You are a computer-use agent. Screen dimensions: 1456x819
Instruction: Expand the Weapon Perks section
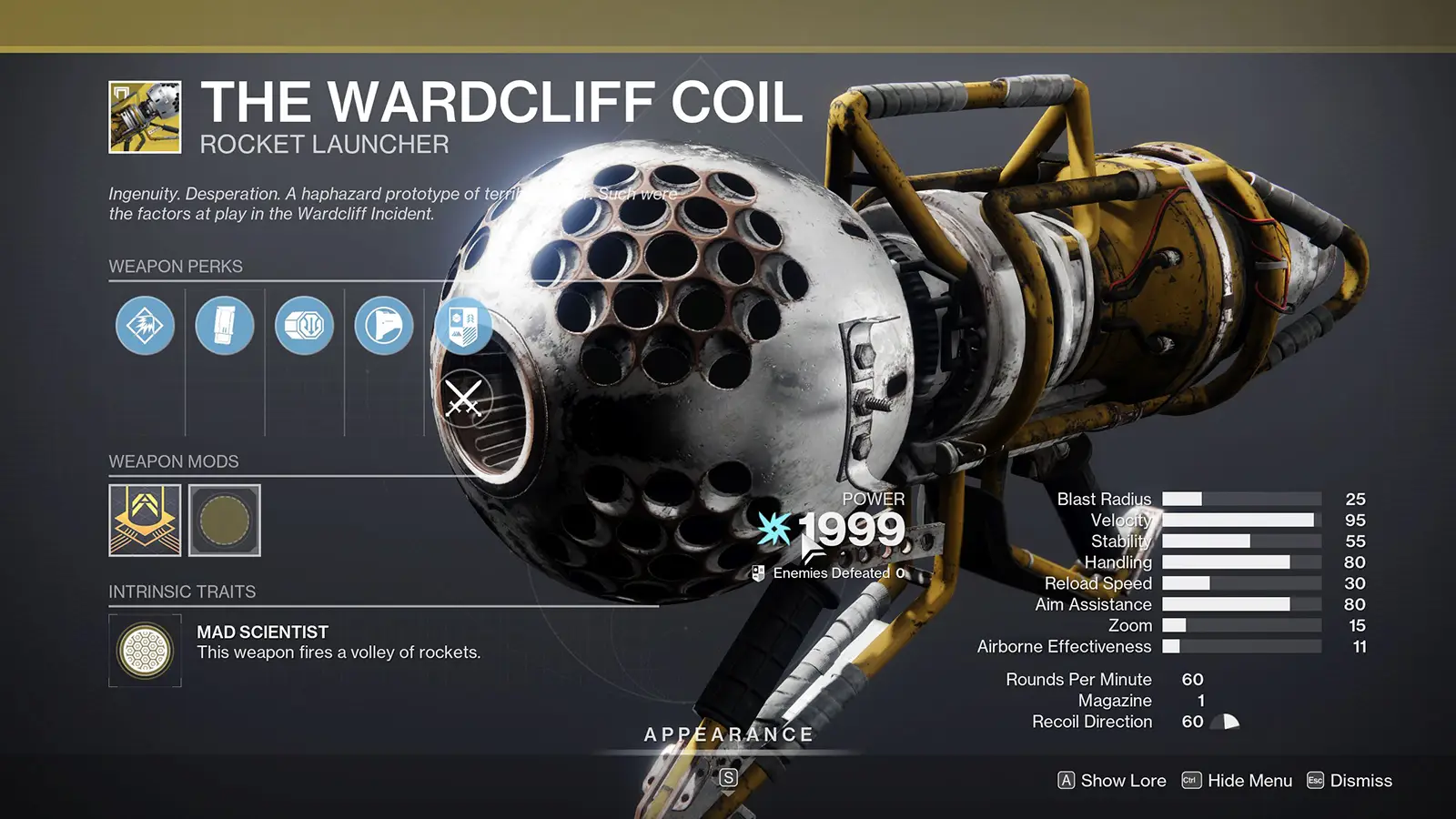176,267
